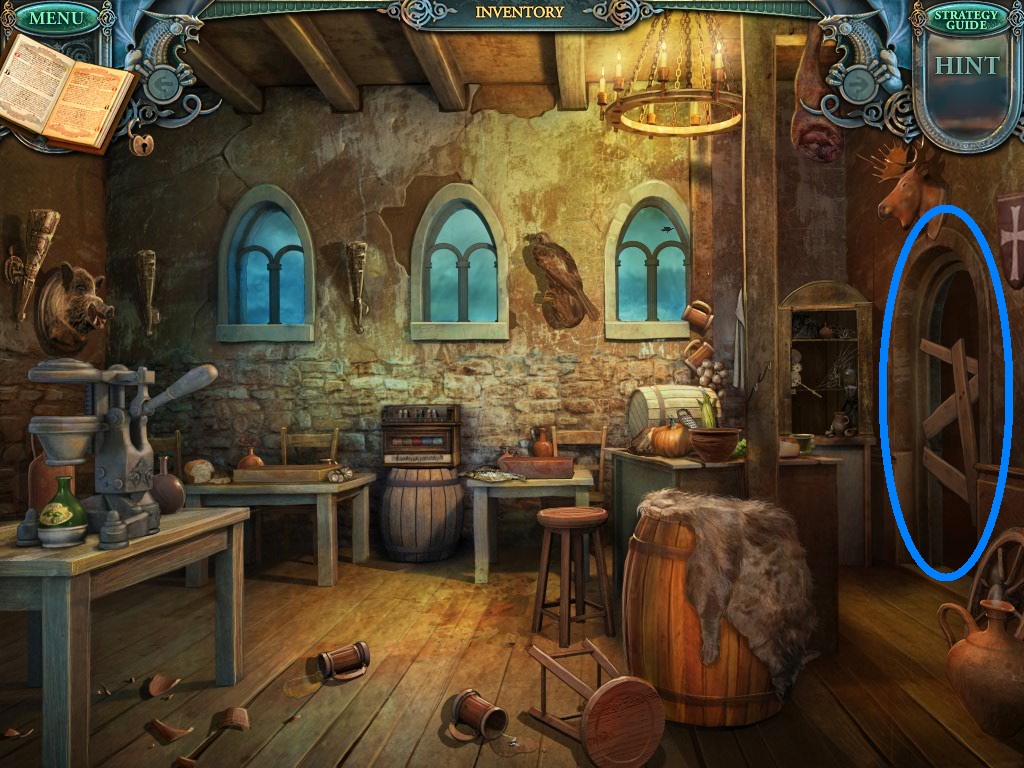Use the Hint button
The image size is (1024, 768).
pos(966,68)
